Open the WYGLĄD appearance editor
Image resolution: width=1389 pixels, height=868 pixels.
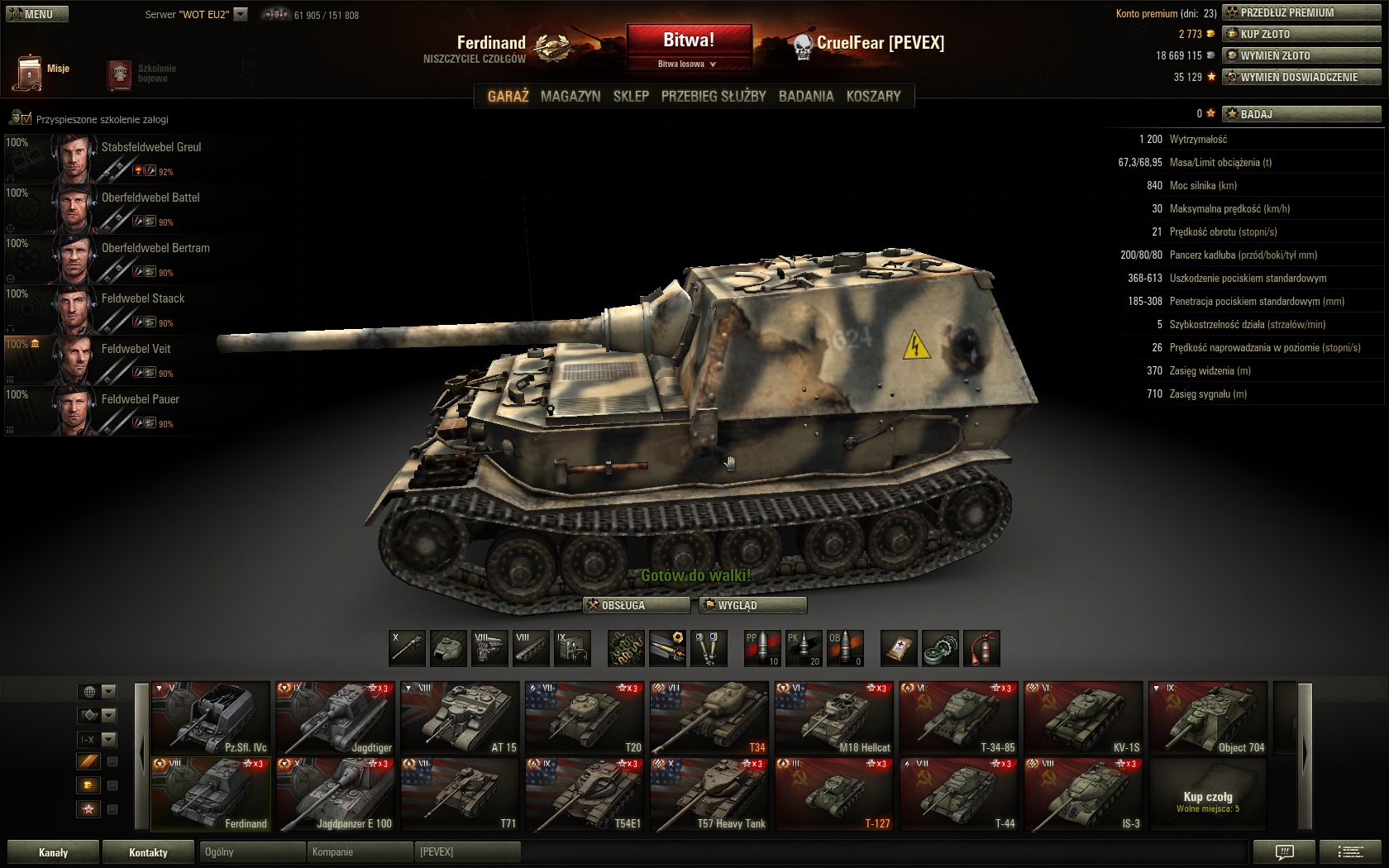click(752, 605)
